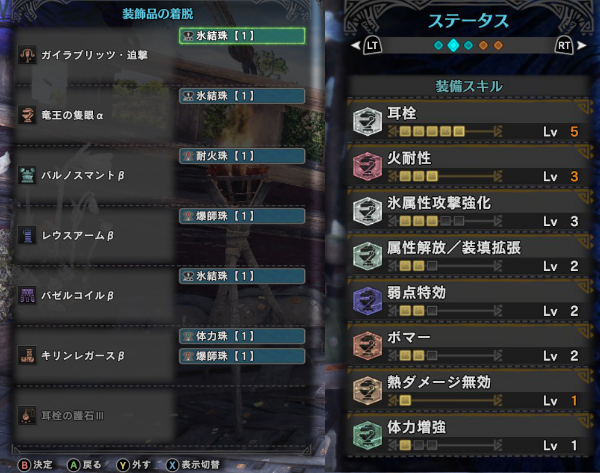The width and height of the screenshot is (600, 473).
Task: Click the ボマー skill row
Action: point(470,346)
